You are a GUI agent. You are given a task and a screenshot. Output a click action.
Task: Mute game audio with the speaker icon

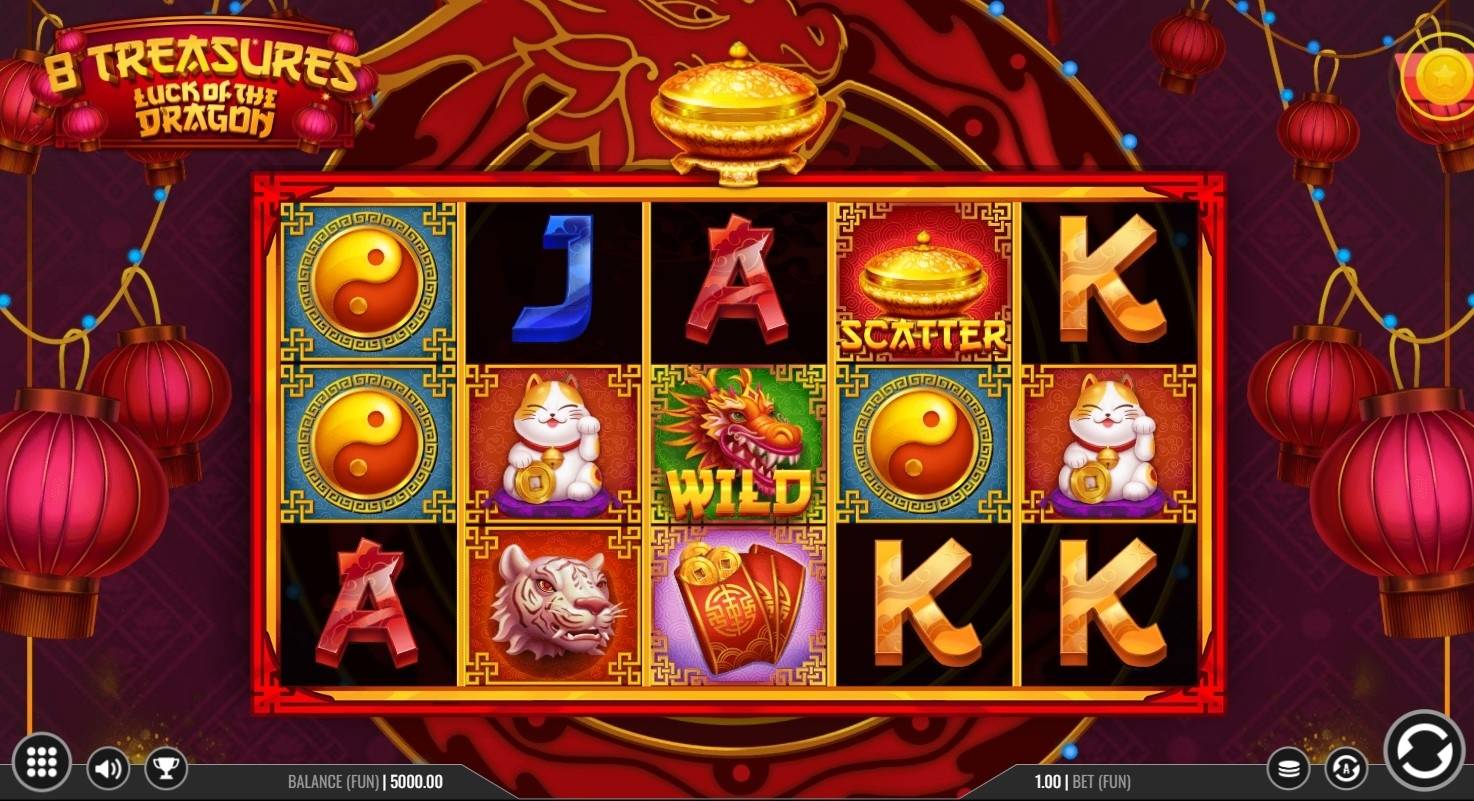click(107, 767)
